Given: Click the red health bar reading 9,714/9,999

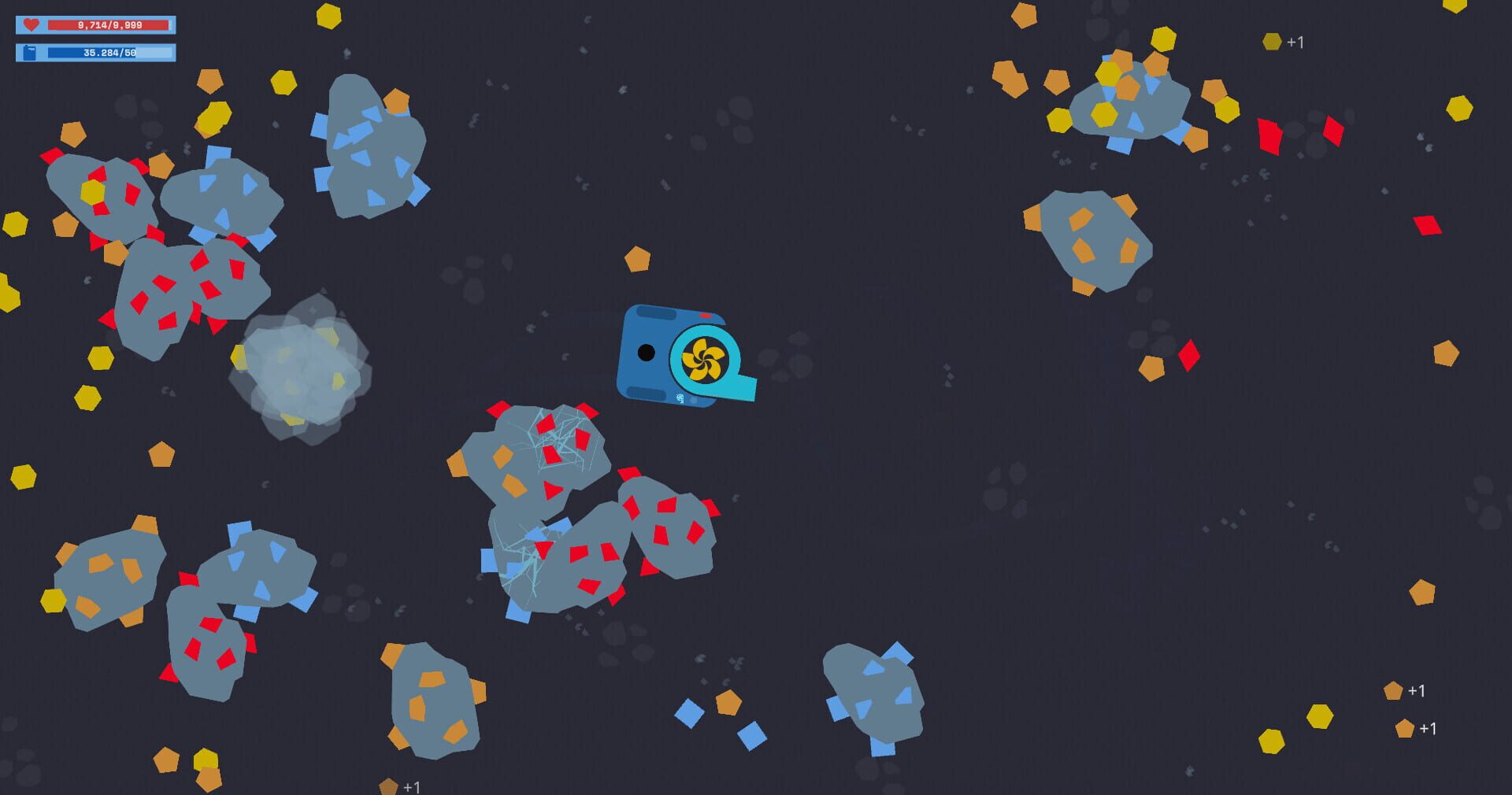Looking at the screenshot, I should click(x=110, y=24).
